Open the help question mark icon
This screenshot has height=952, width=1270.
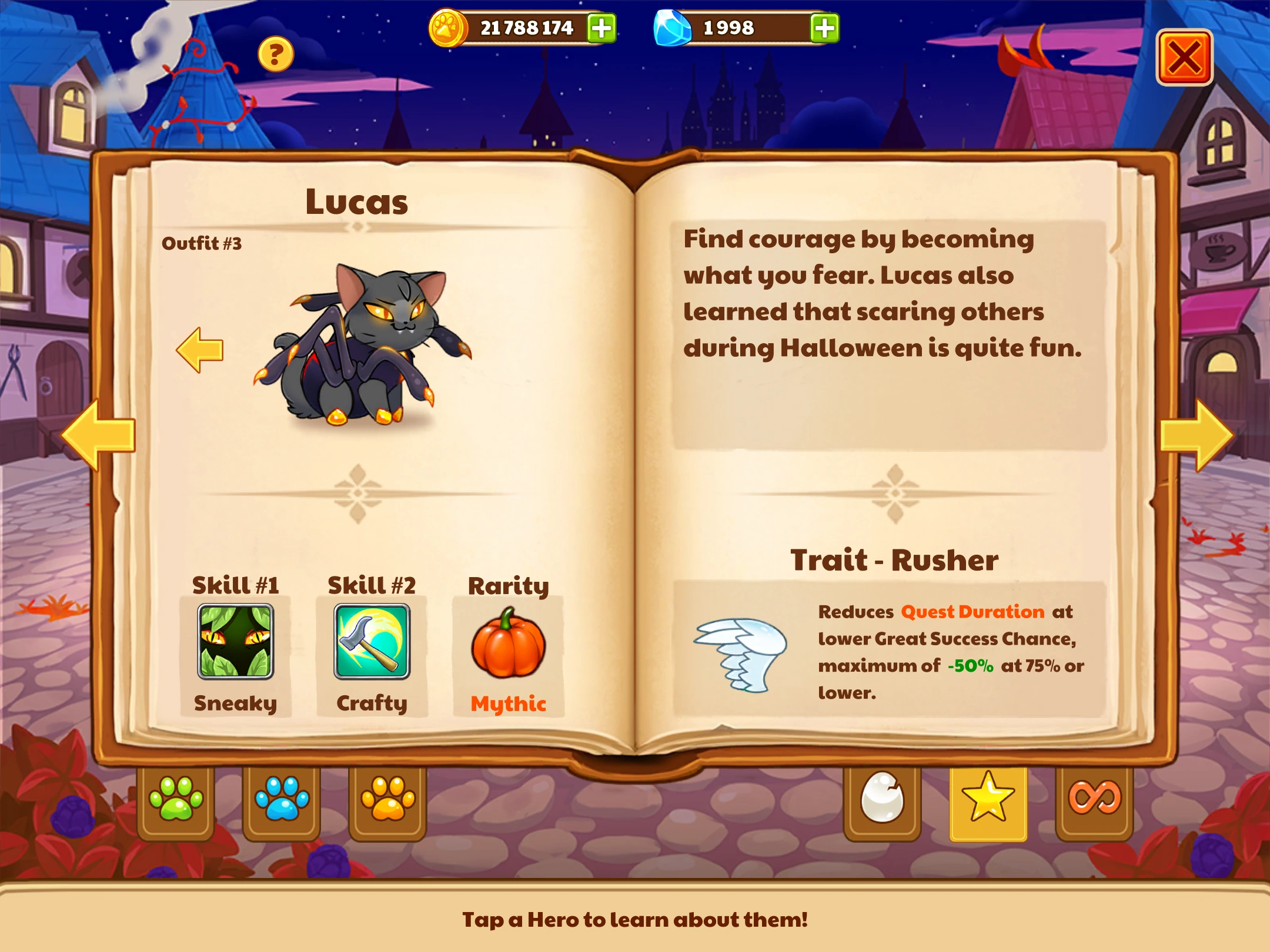click(275, 53)
